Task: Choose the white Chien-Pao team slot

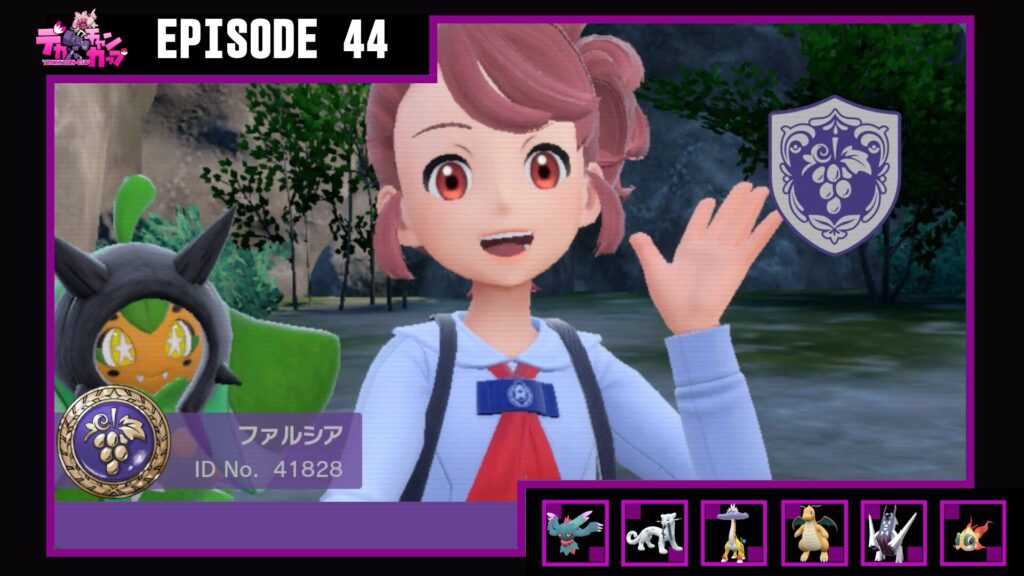Action: coord(654,533)
